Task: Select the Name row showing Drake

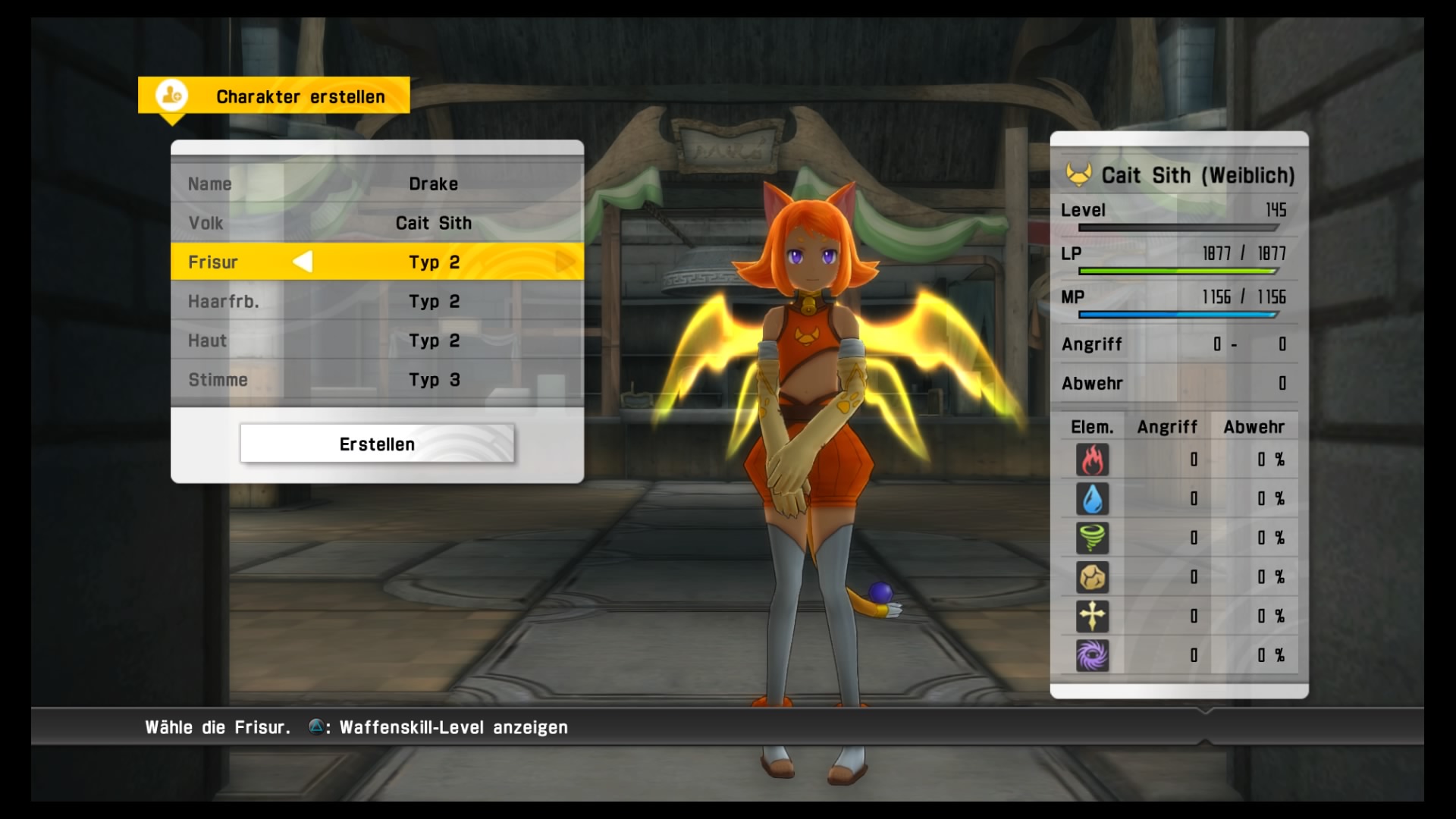Action: click(x=377, y=184)
